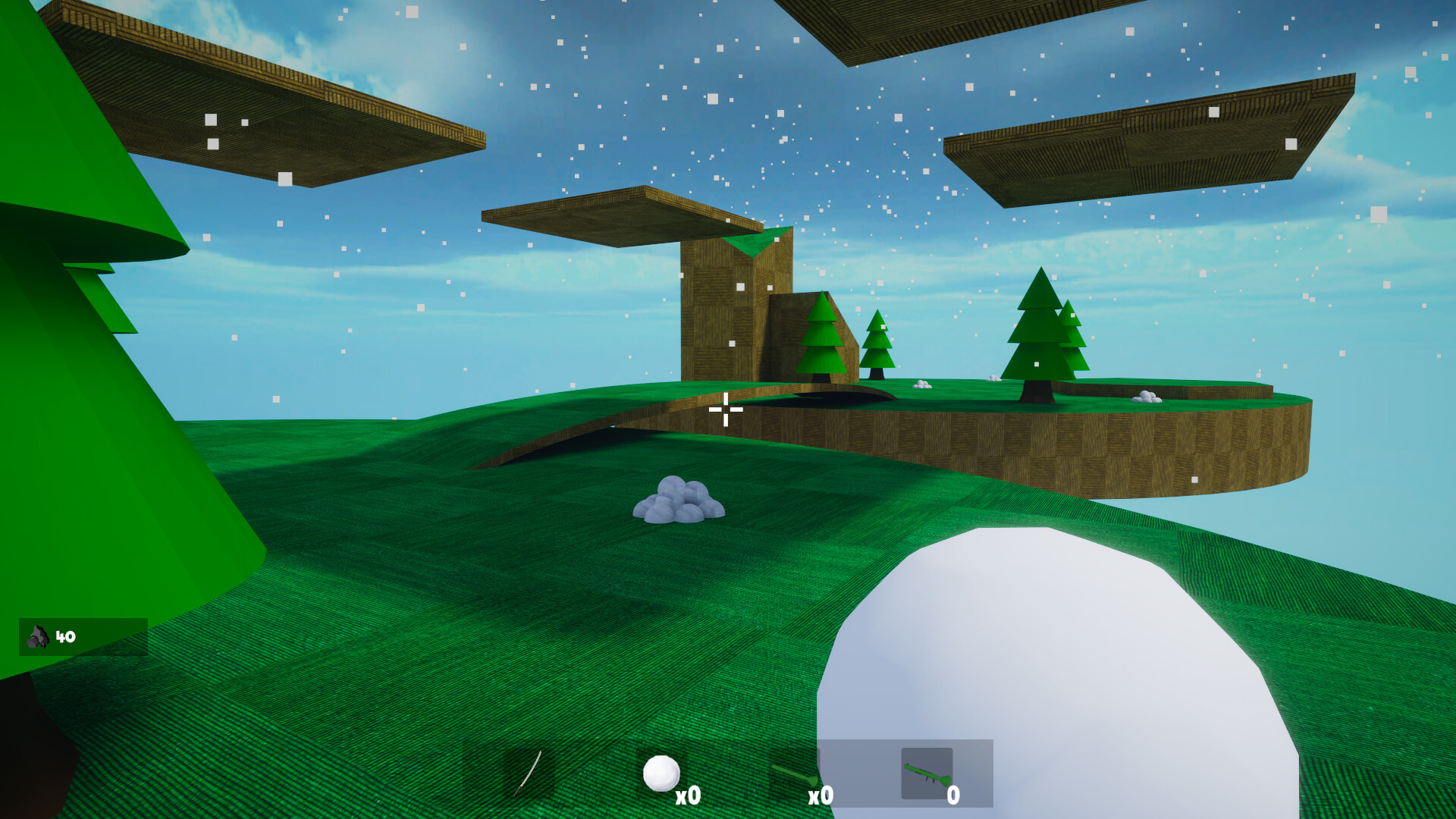The width and height of the screenshot is (1456, 819).
Task: Click the highlighted rifle hotbar slot
Action: click(x=927, y=771)
